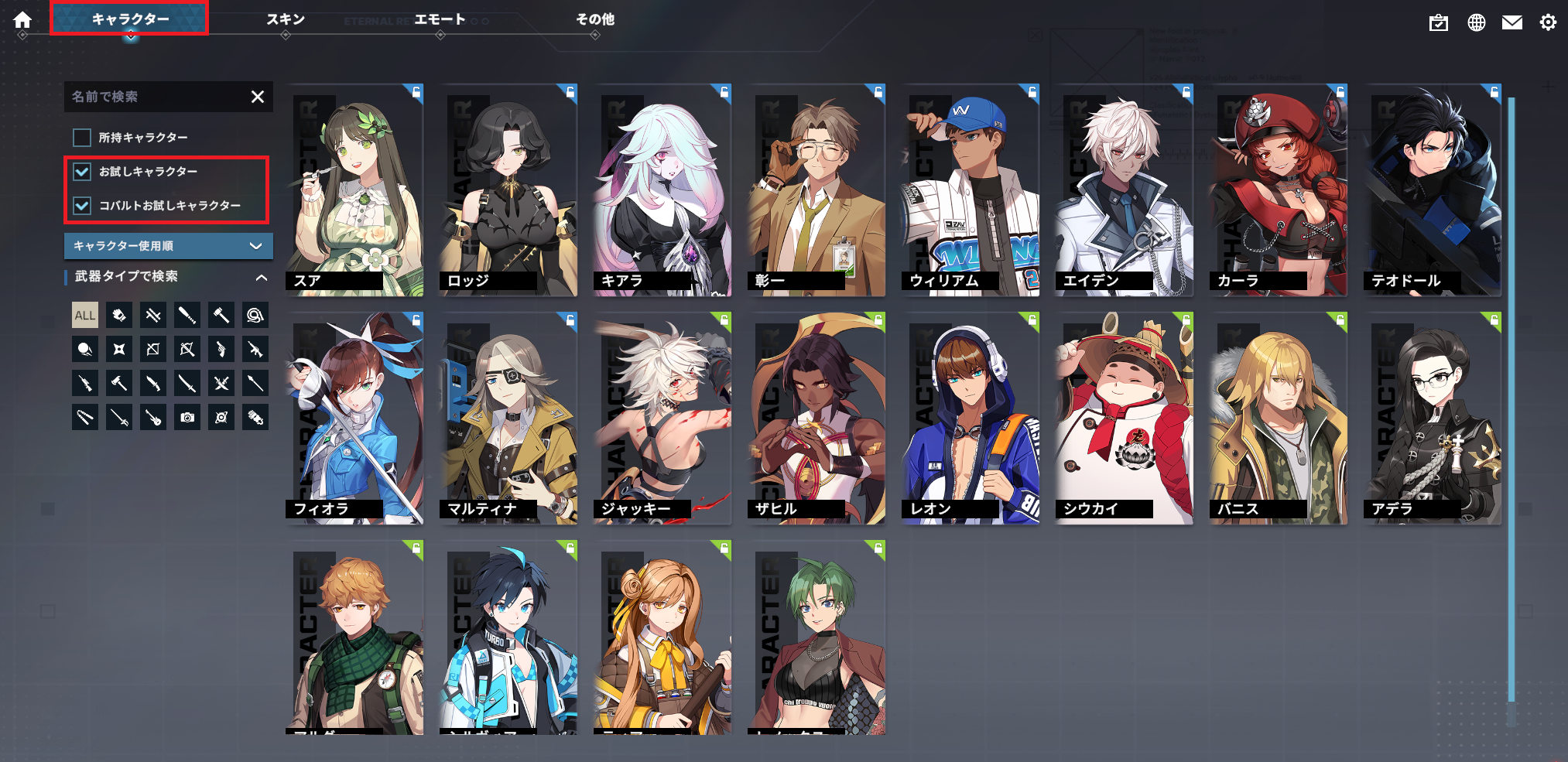Screen dimensions: 1568x762
Task: Open the mail inbox
Action: tap(1512, 22)
